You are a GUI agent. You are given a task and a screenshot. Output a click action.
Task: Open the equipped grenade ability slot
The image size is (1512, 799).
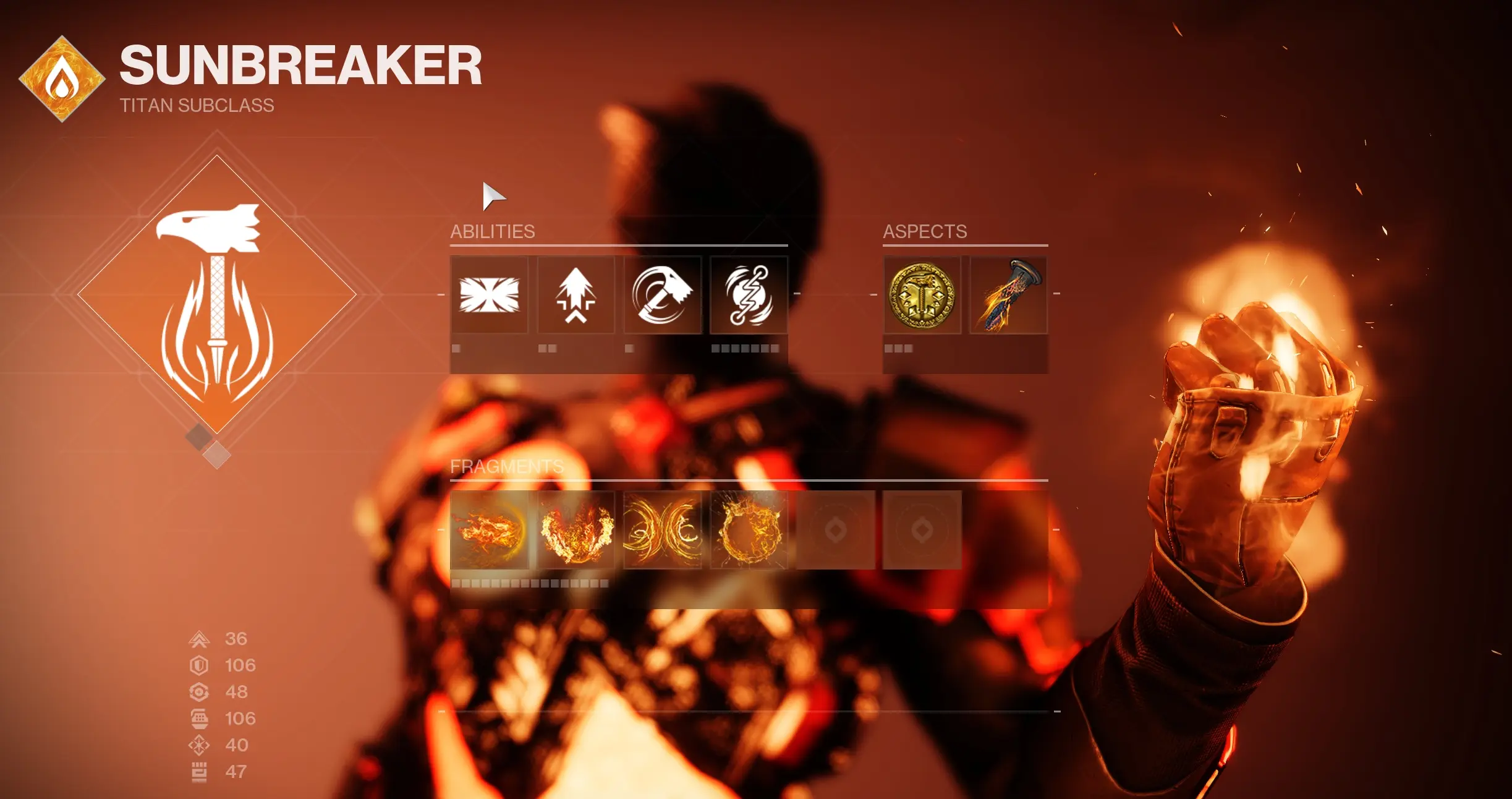(x=749, y=296)
